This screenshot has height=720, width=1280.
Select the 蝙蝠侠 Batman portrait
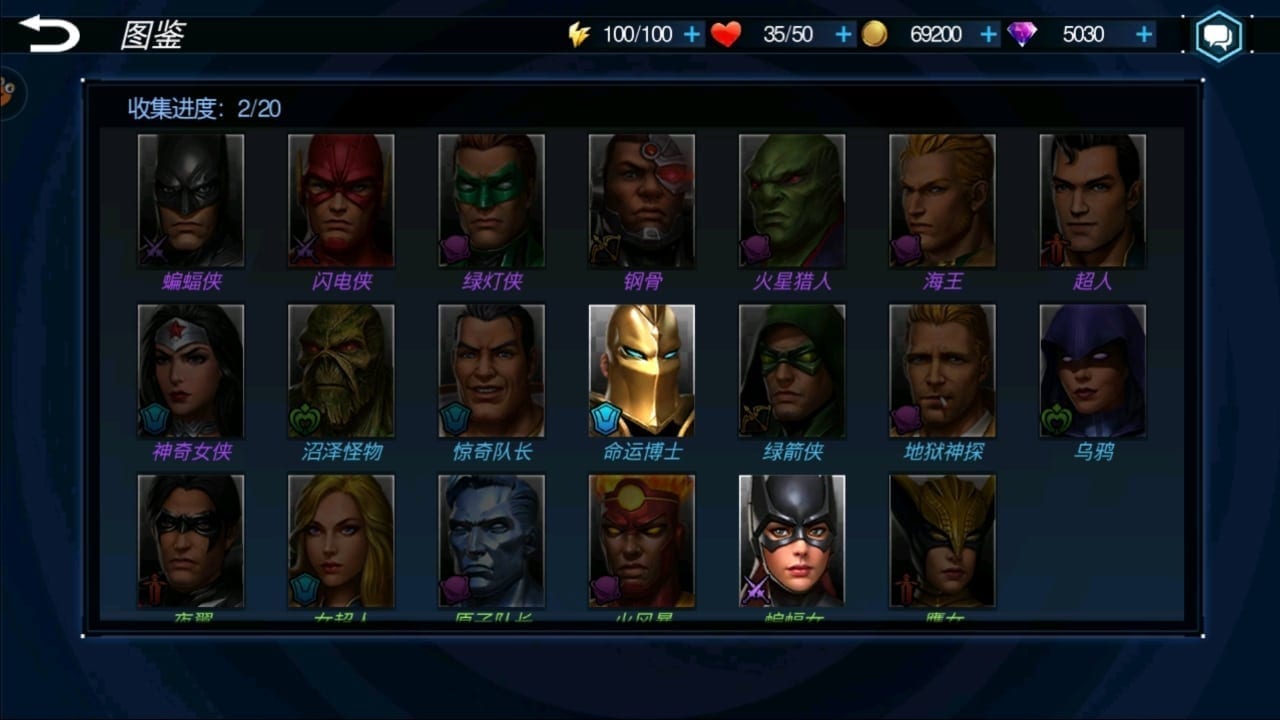click(x=191, y=201)
